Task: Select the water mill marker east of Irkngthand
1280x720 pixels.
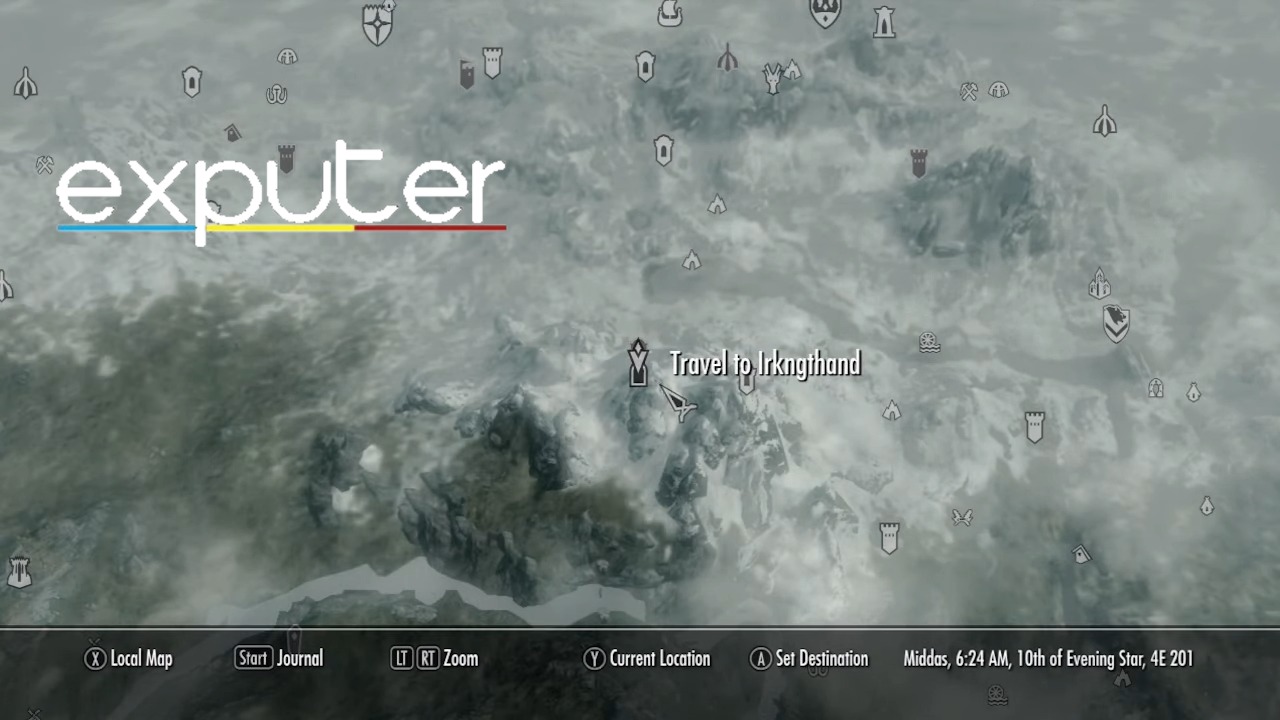Action: point(928,340)
